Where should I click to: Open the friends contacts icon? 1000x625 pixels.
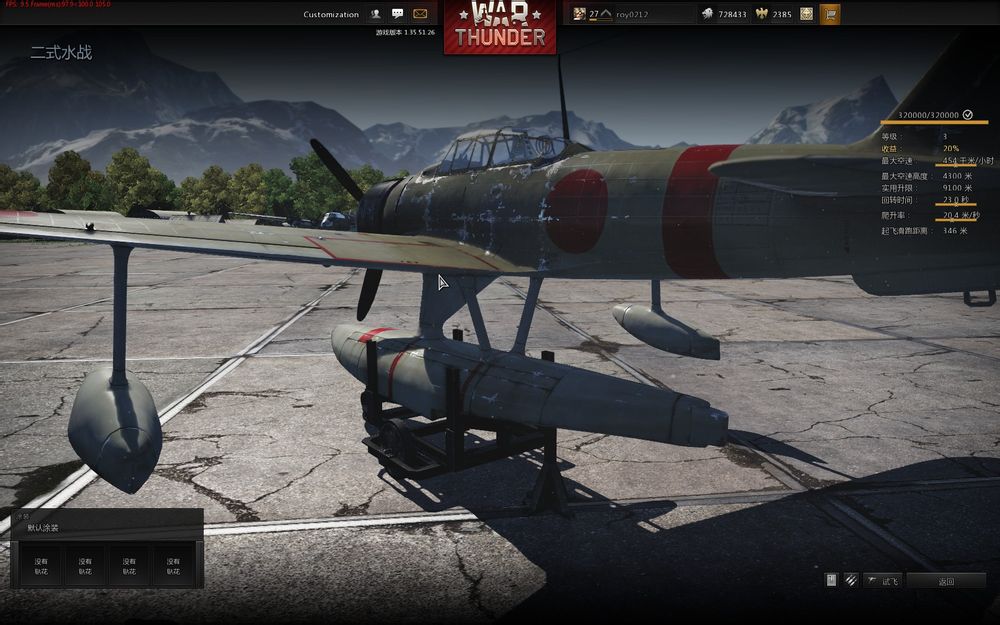pos(376,14)
